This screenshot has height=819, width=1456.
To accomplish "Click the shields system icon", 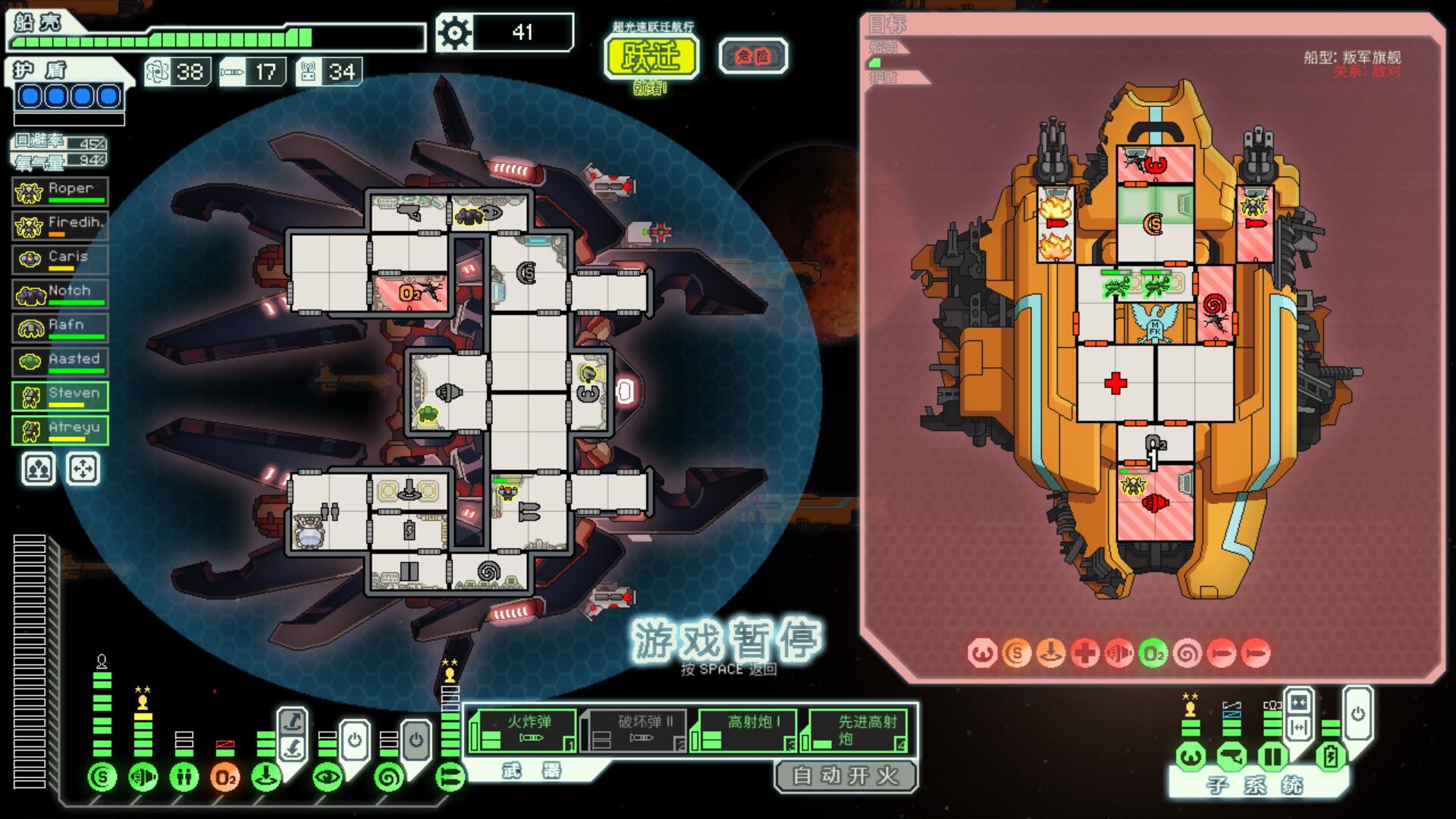I will click(x=102, y=777).
